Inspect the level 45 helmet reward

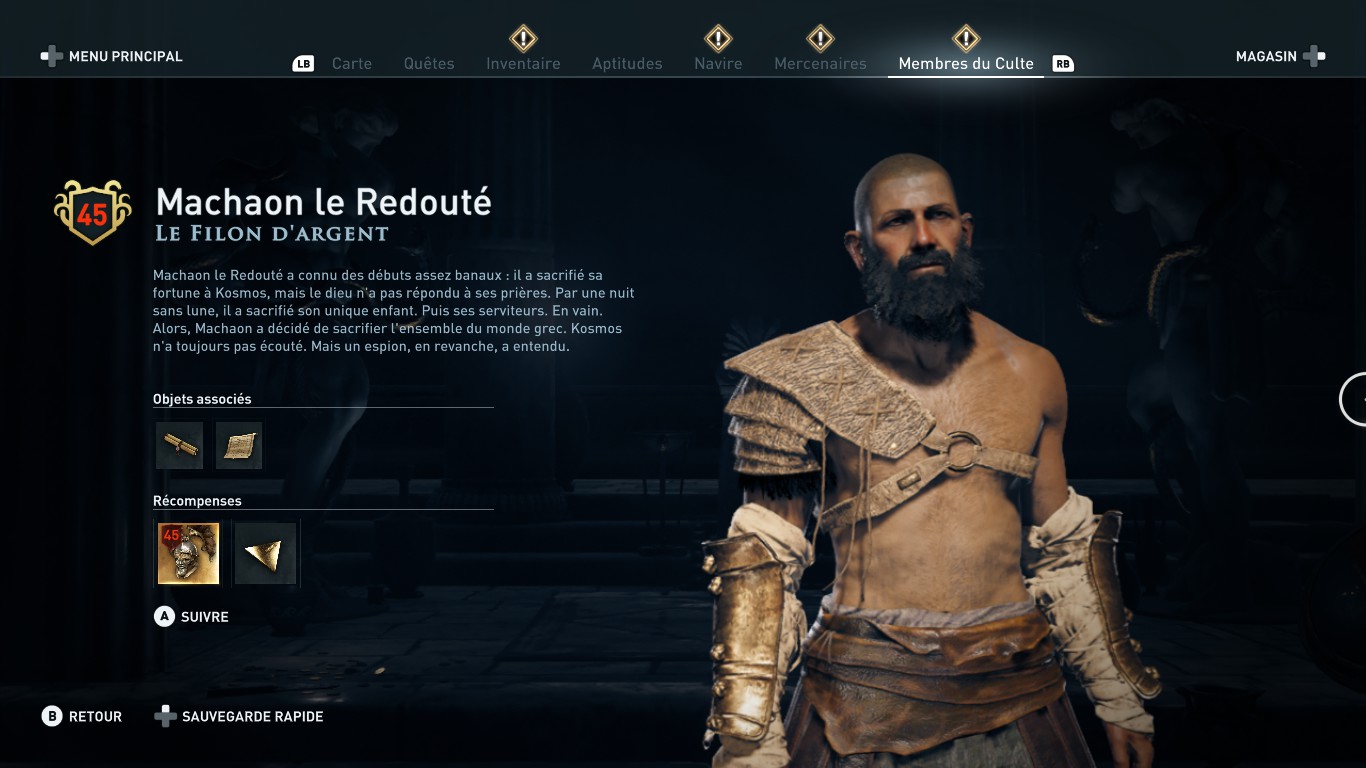(x=188, y=553)
